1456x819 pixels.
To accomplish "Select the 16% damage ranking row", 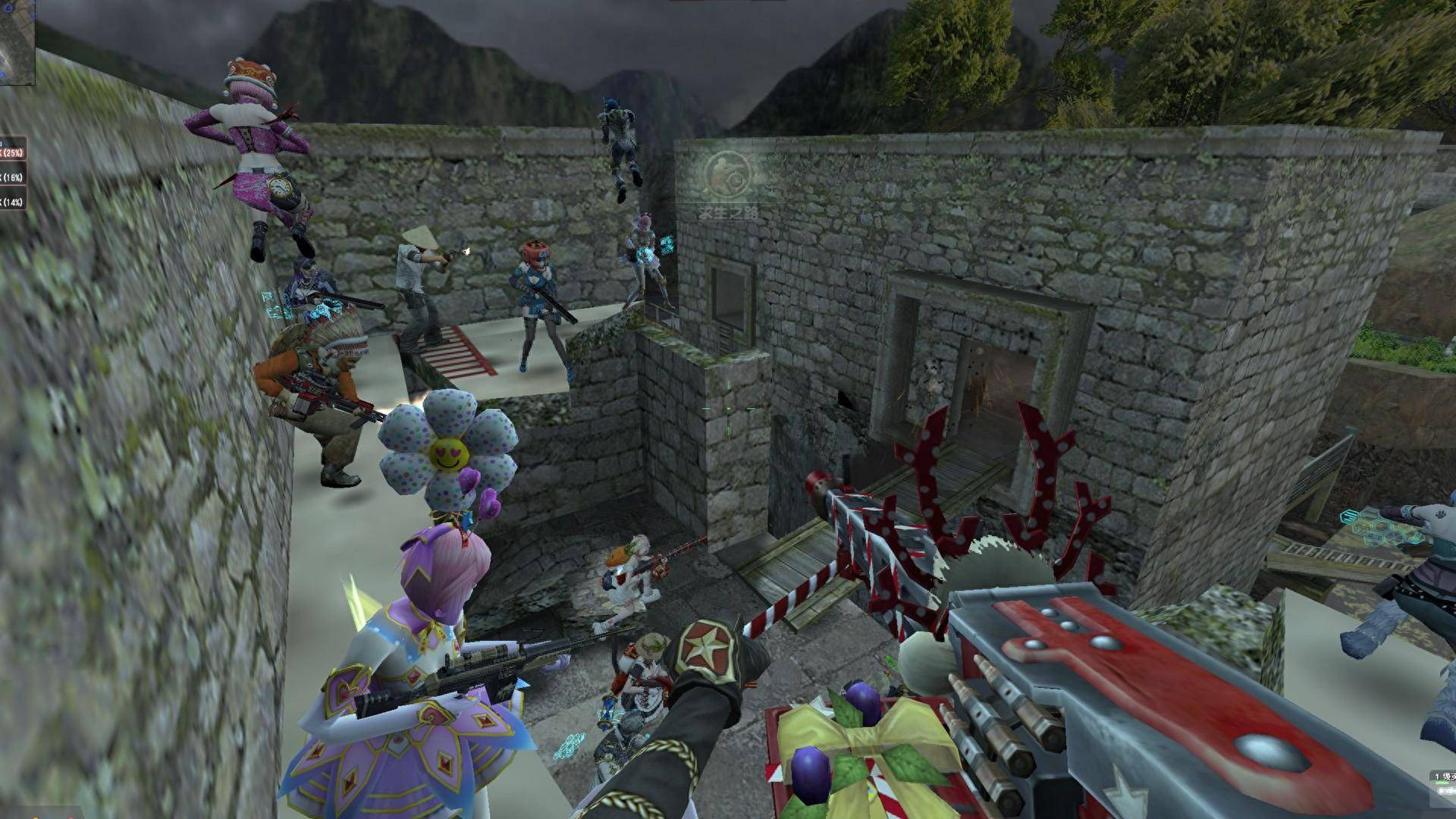I will (x=12, y=177).
